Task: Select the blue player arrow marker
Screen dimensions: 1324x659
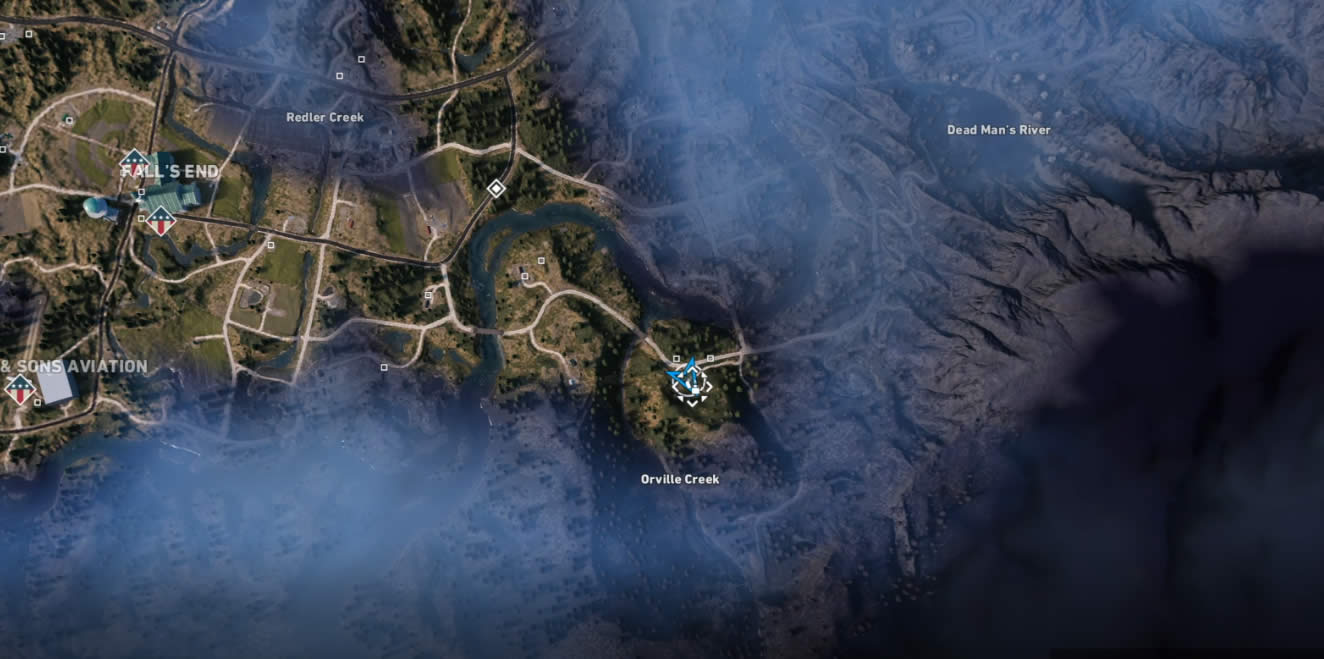Action: tap(688, 378)
